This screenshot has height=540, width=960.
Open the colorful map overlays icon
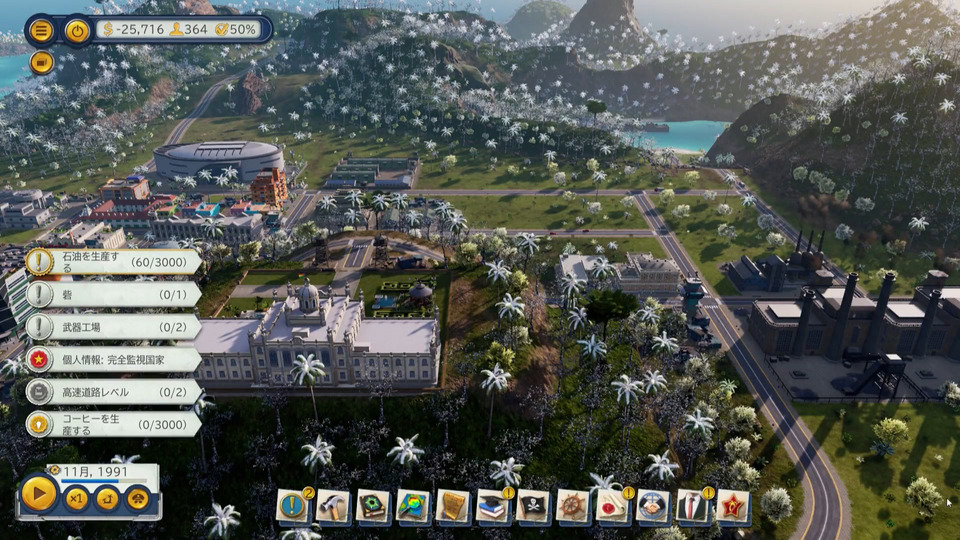[413, 505]
